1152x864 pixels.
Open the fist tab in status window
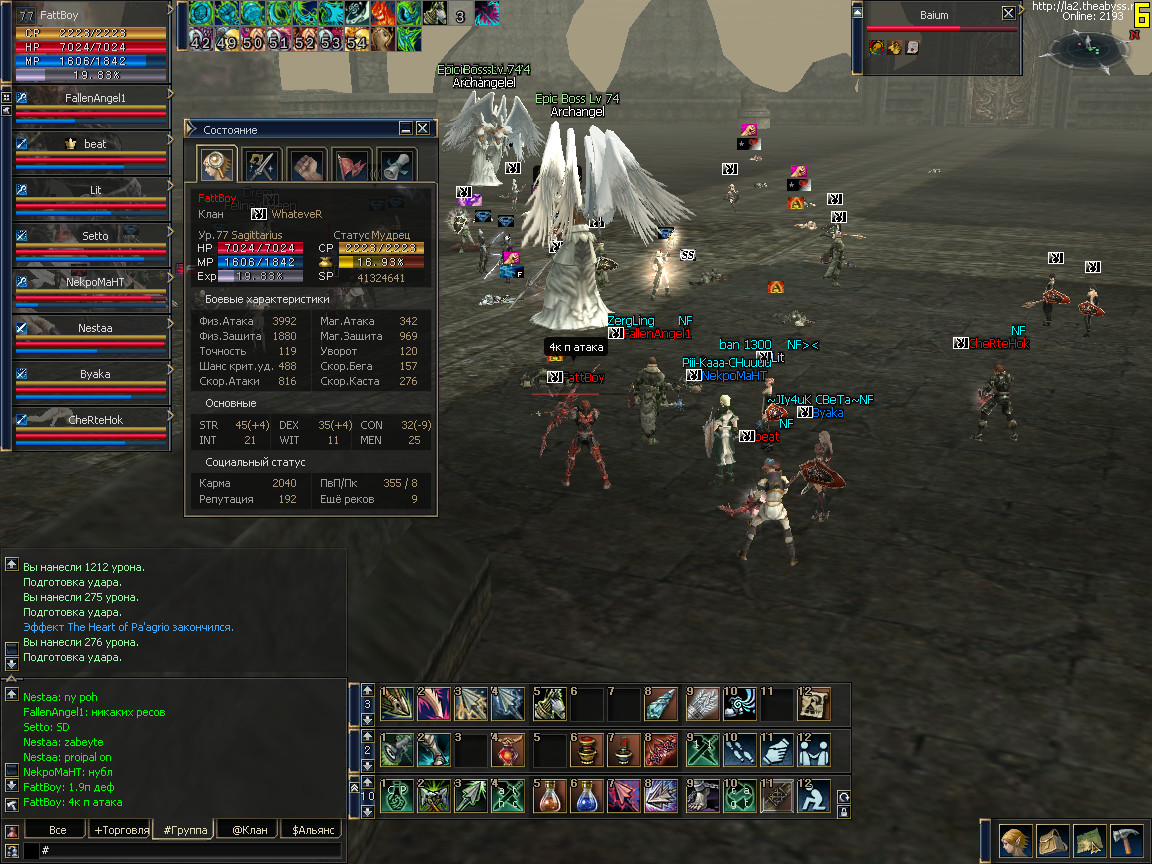[306, 166]
